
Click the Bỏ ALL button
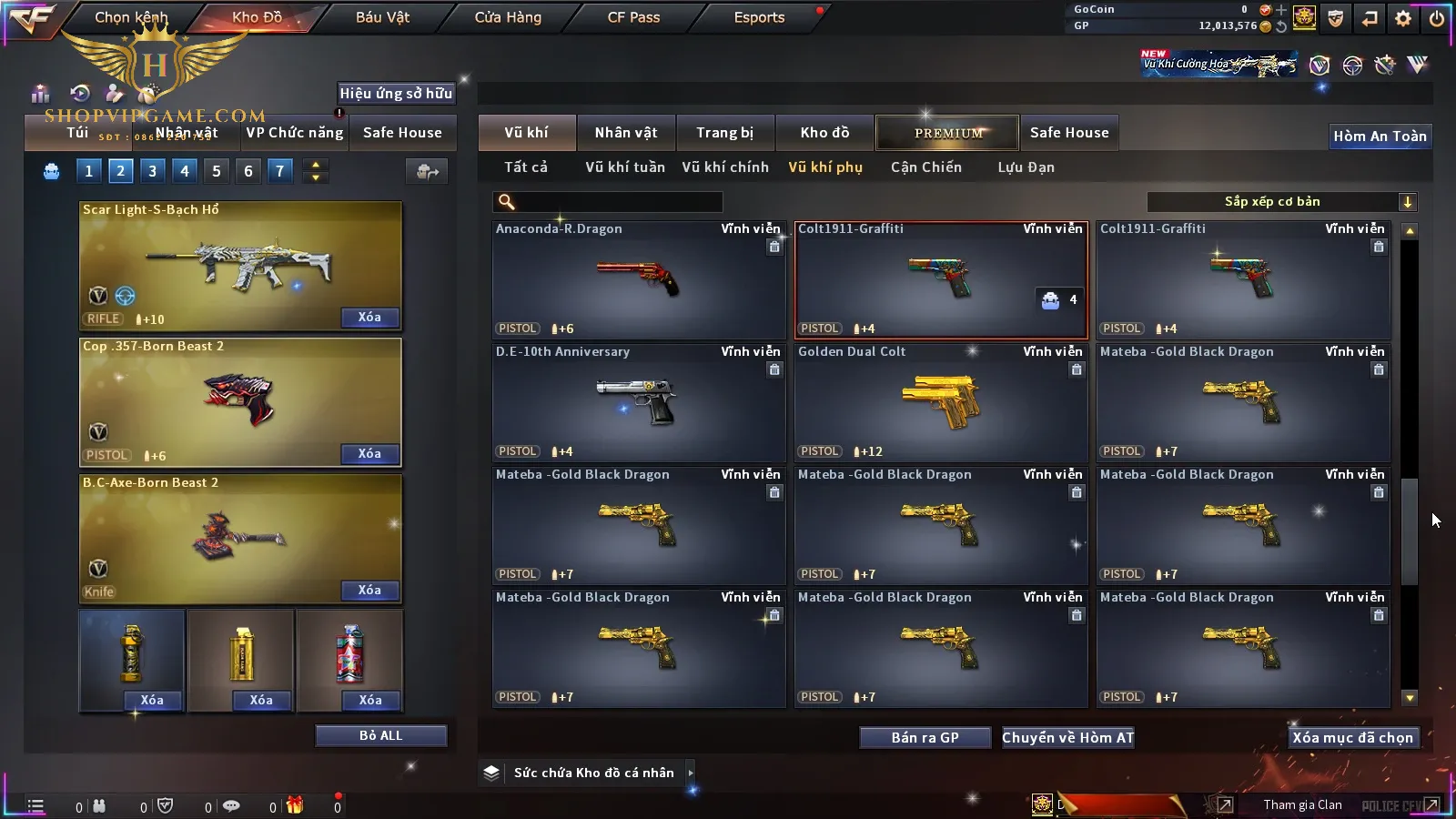(380, 735)
